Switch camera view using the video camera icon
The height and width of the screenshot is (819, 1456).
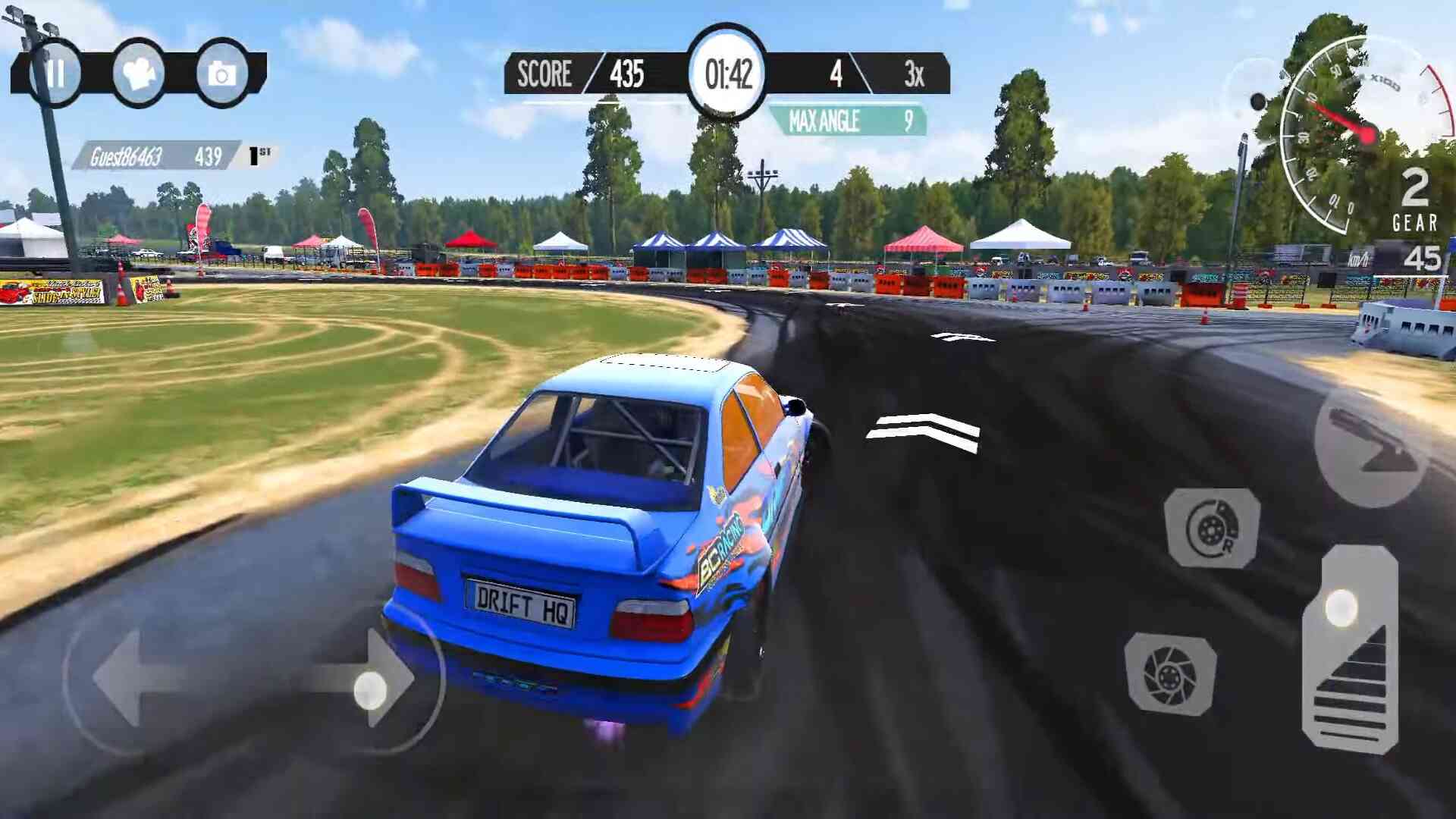(x=139, y=74)
